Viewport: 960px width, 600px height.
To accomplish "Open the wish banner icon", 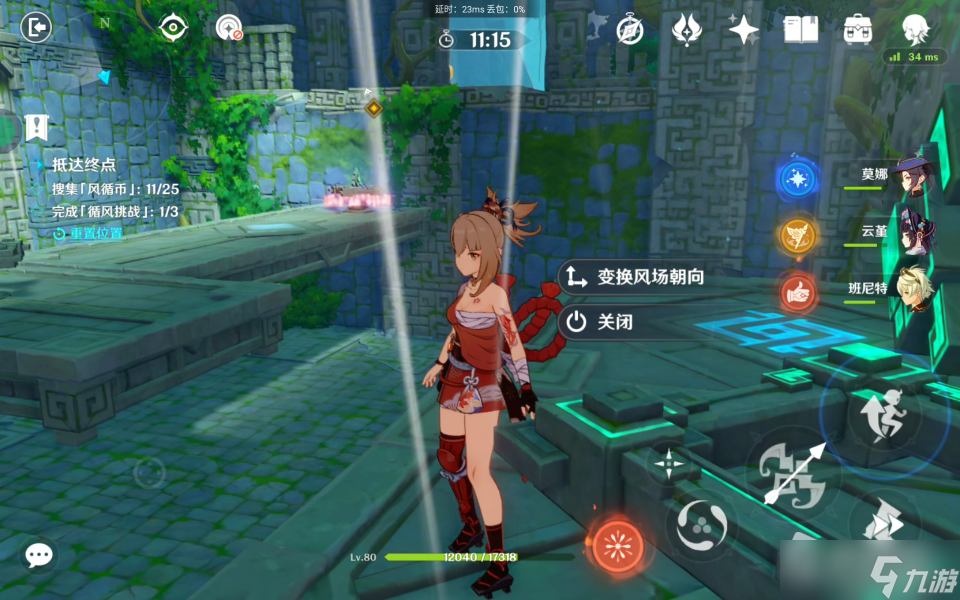I will 686,29.
